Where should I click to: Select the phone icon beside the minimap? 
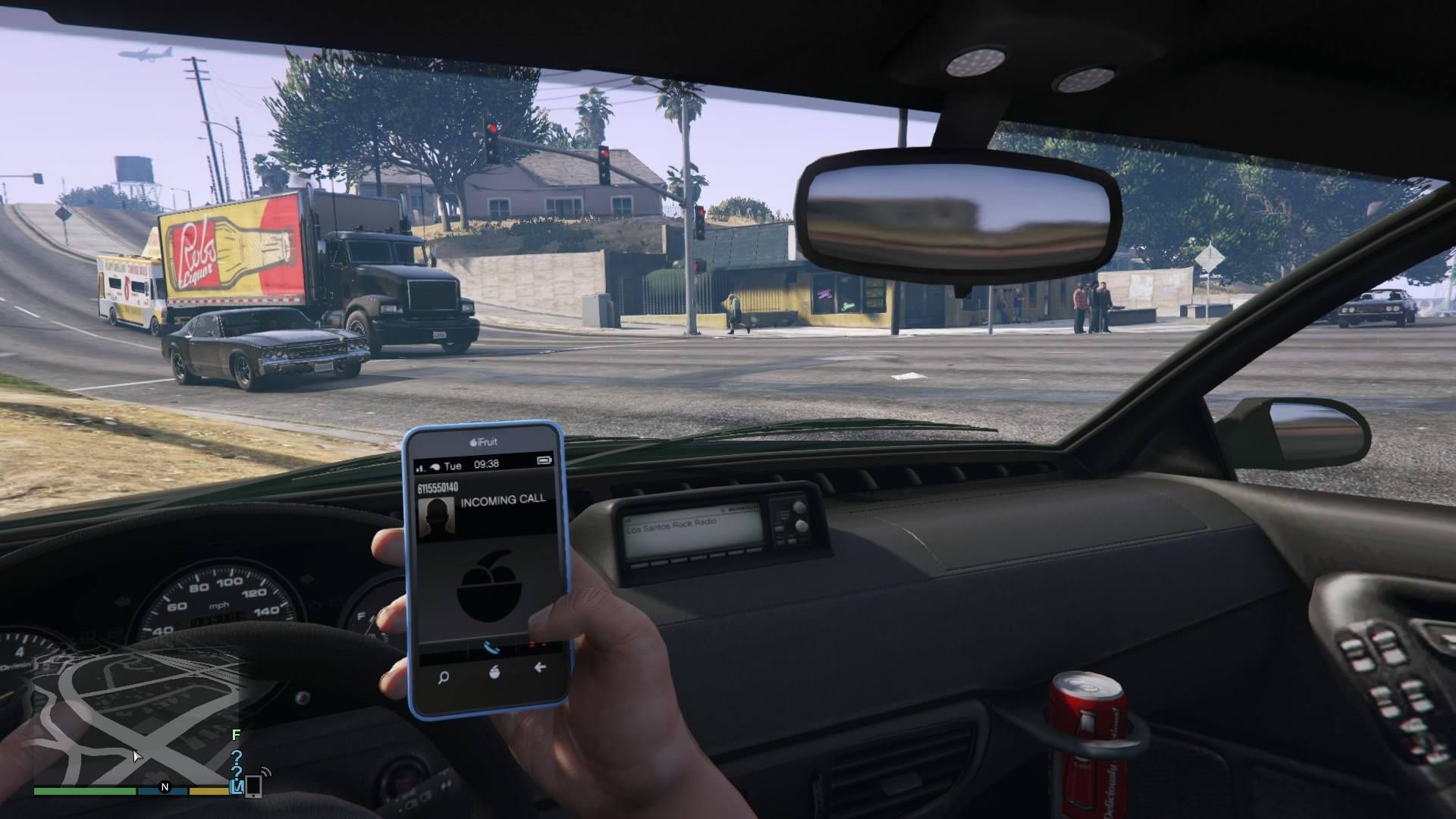(x=254, y=787)
